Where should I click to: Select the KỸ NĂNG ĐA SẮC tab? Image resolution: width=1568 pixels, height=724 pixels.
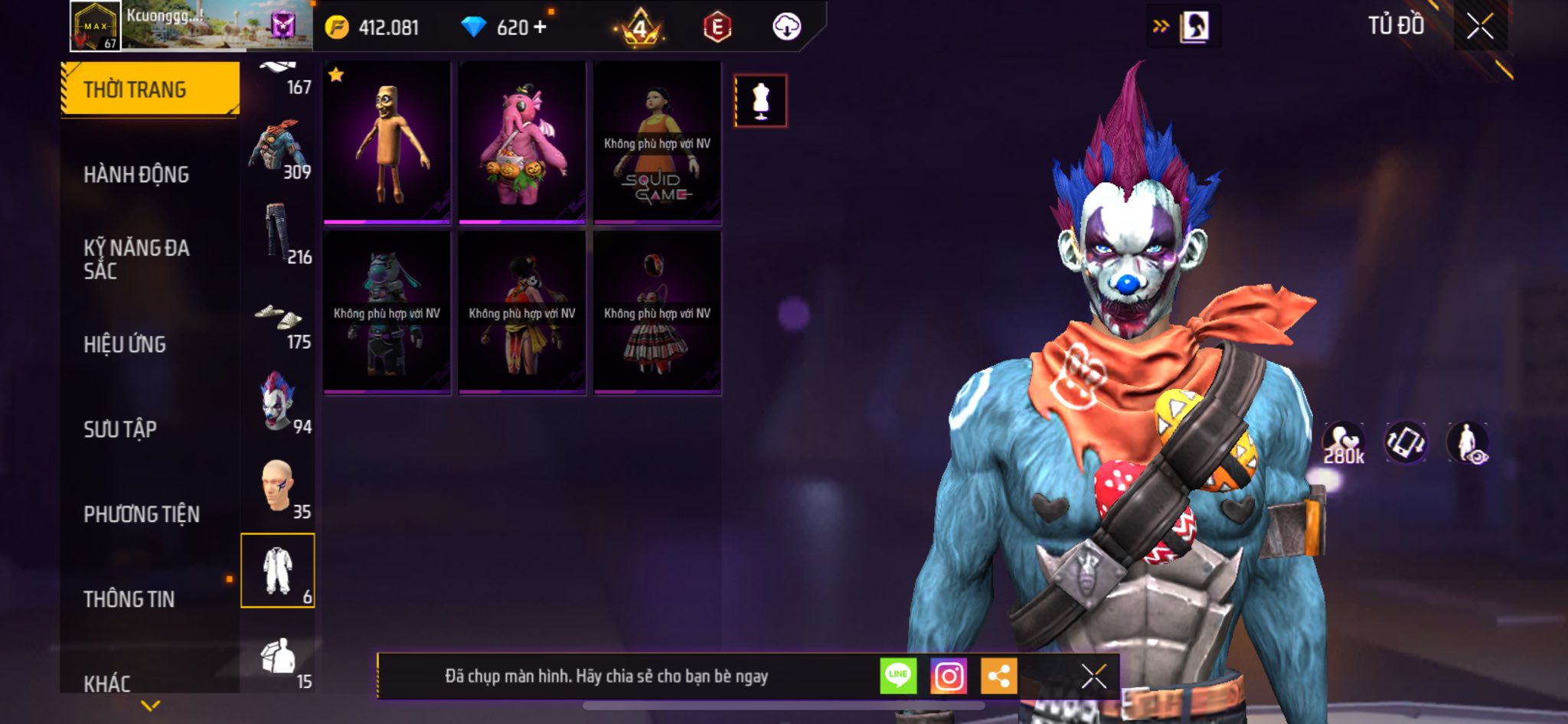click(x=136, y=259)
